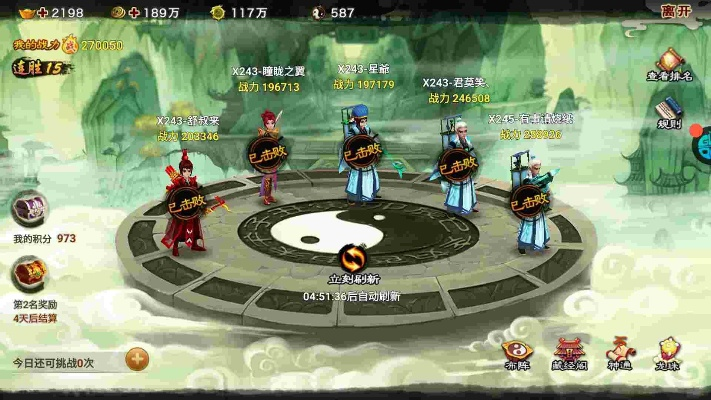The image size is (711, 400).
Task: Open the 龙珠 dragon ball menu
Action: point(667,352)
